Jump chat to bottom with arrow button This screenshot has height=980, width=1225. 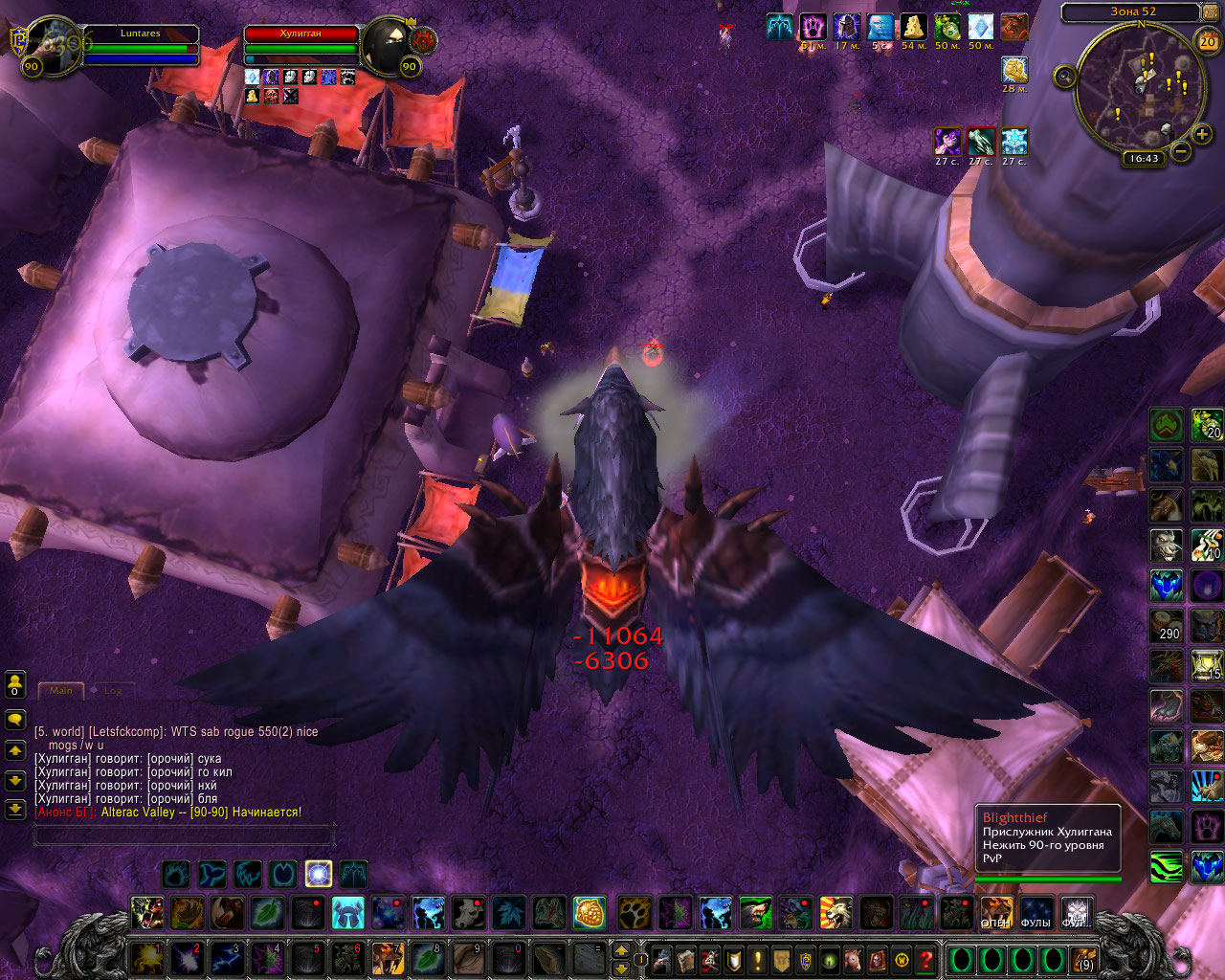pyautogui.click(x=15, y=809)
